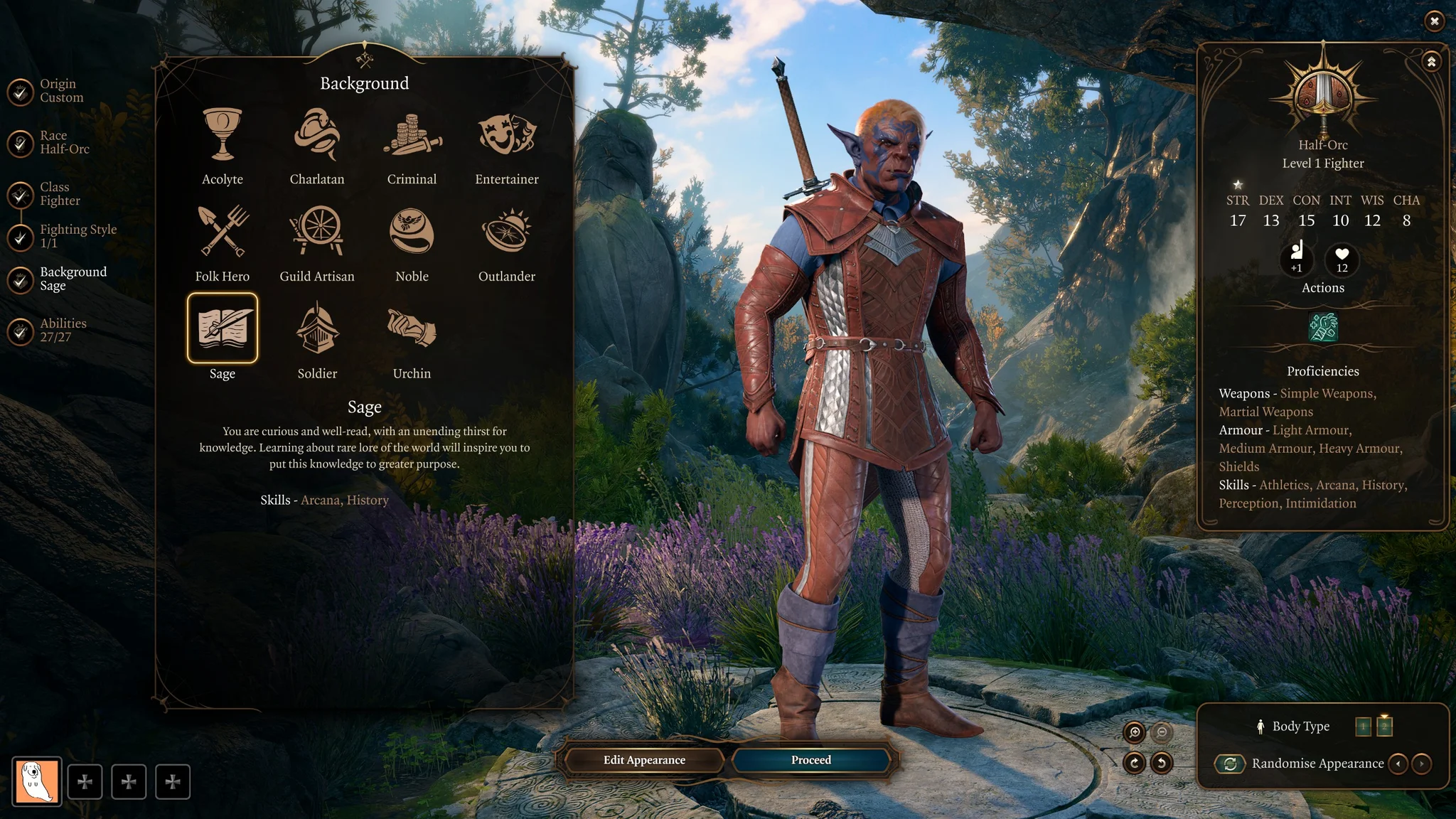Switch to Body Type 1

(1364, 727)
